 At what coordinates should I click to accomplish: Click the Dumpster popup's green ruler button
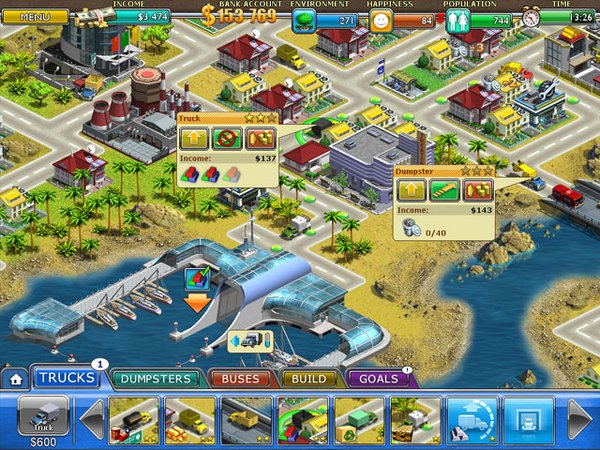(x=444, y=190)
